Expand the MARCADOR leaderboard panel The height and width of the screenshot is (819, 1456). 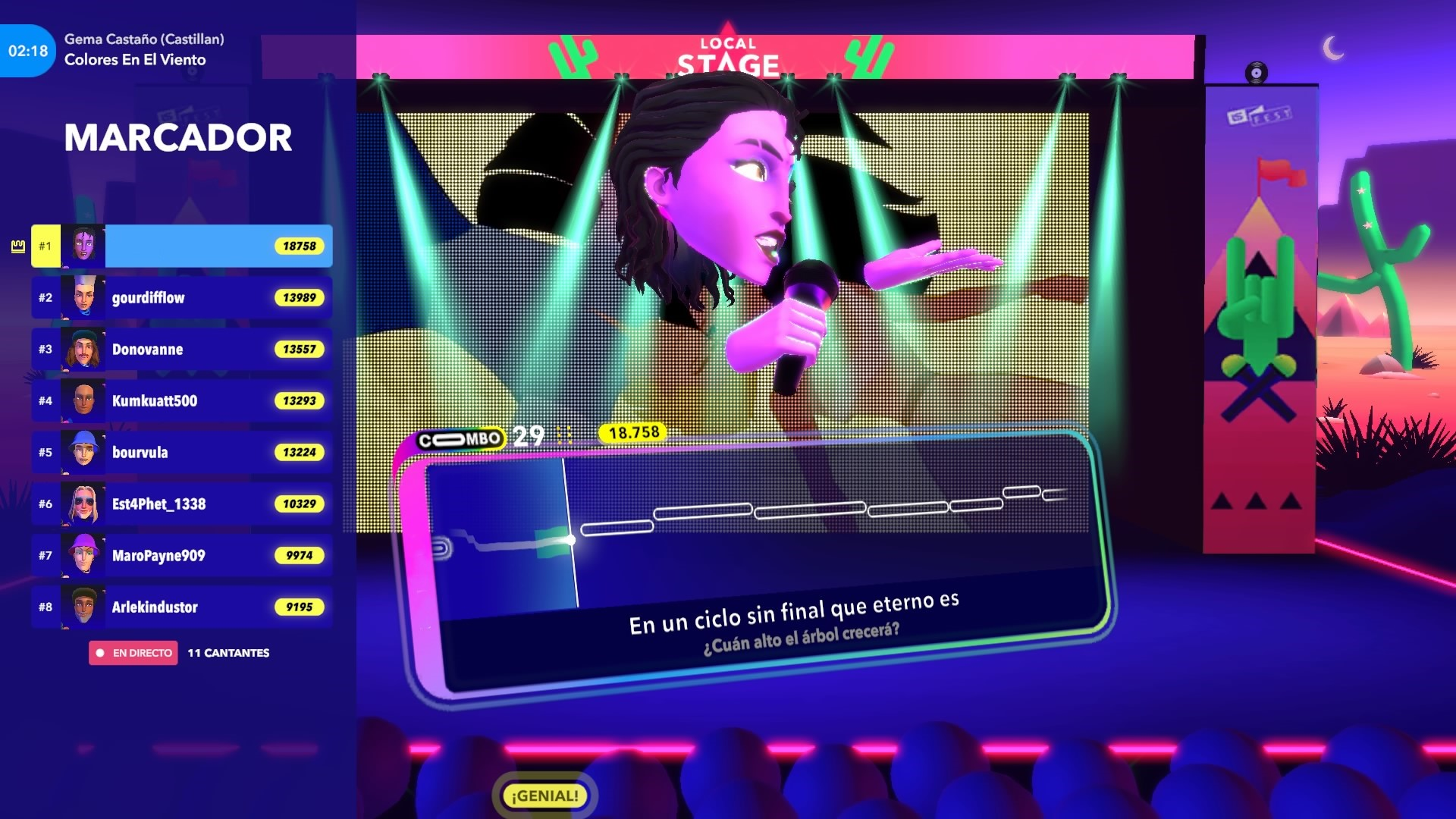(178, 137)
